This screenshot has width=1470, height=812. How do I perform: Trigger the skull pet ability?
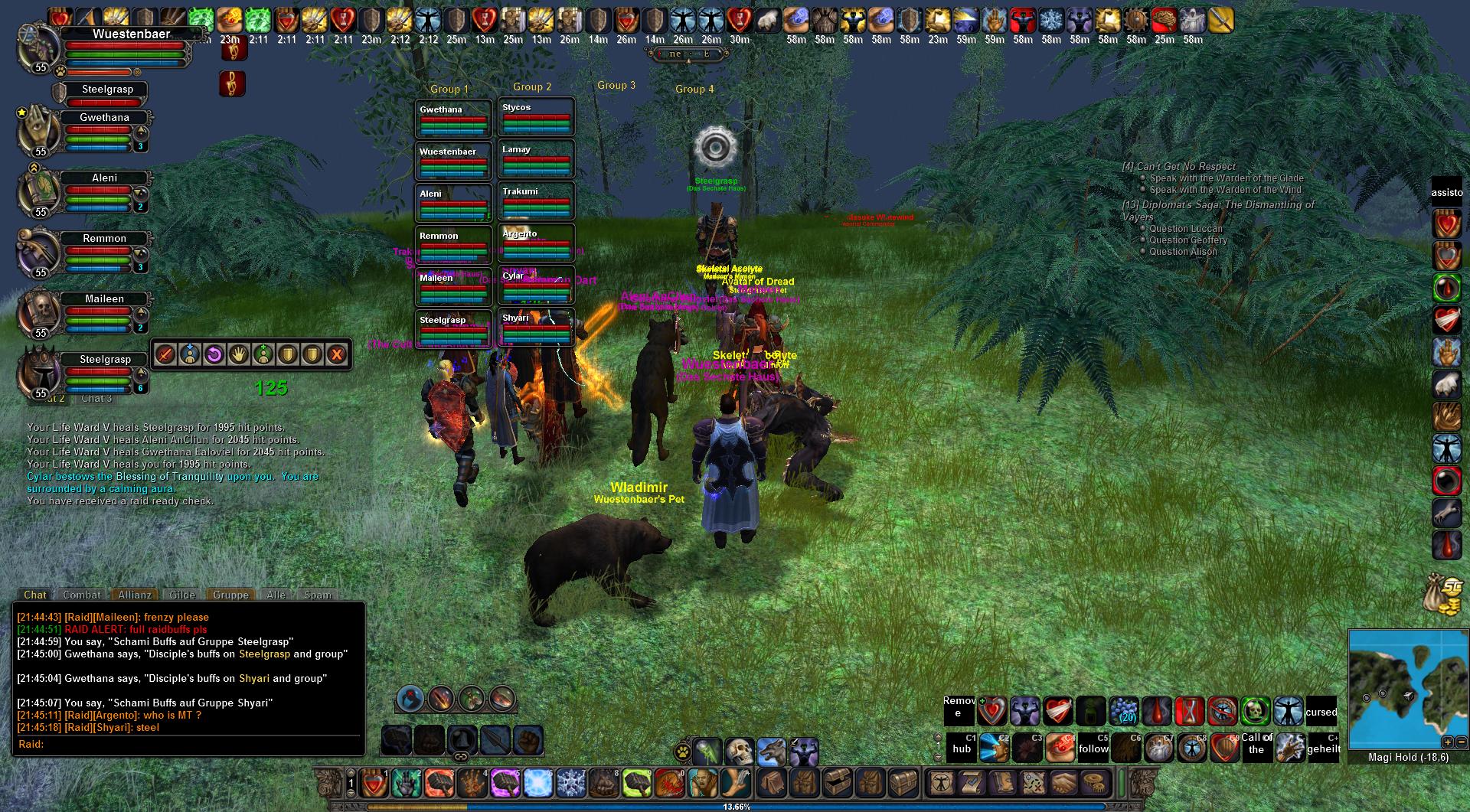point(739,752)
